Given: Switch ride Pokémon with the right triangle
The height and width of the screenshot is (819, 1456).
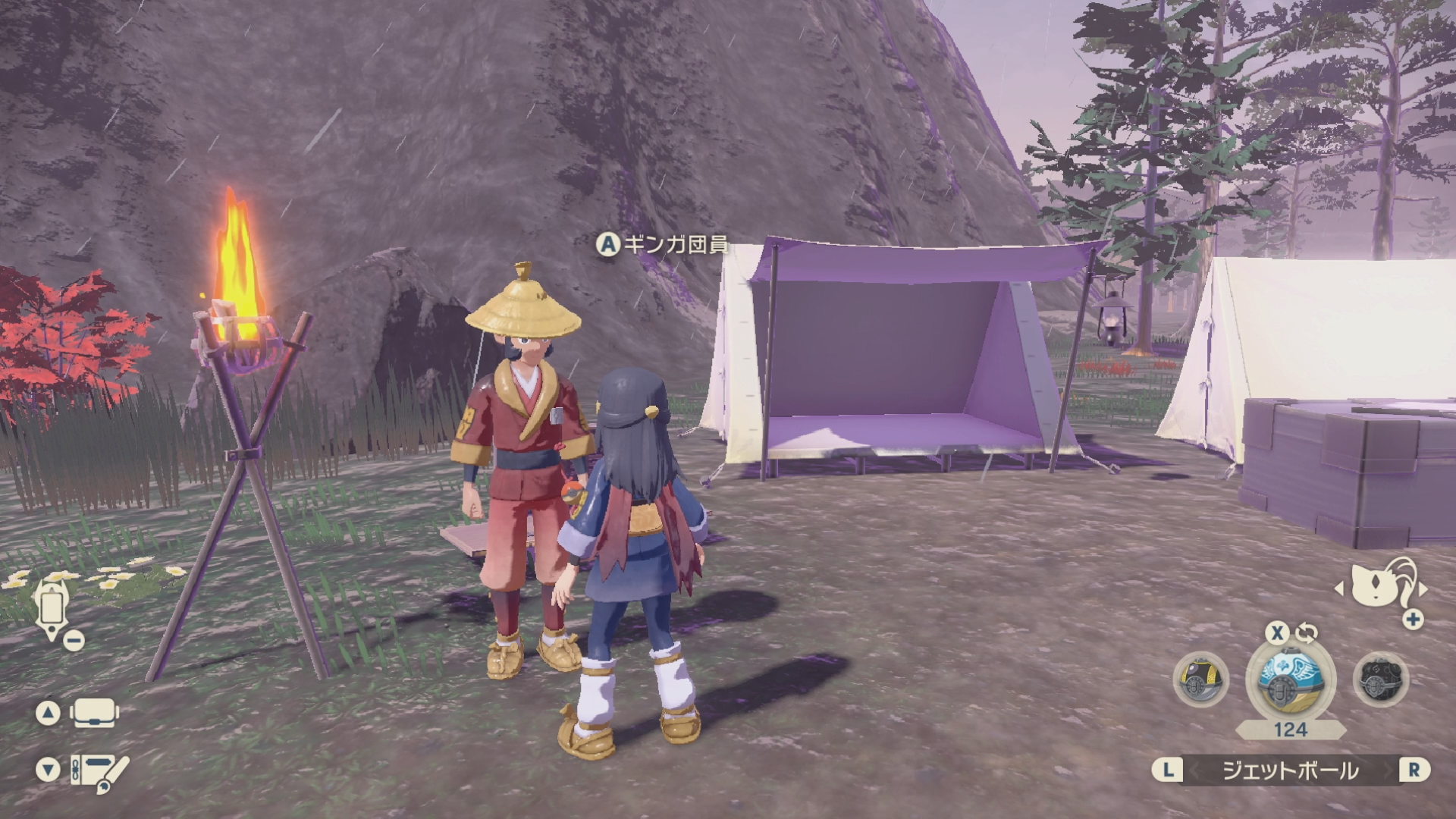Looking at the screenshot, I should 1423,588.
